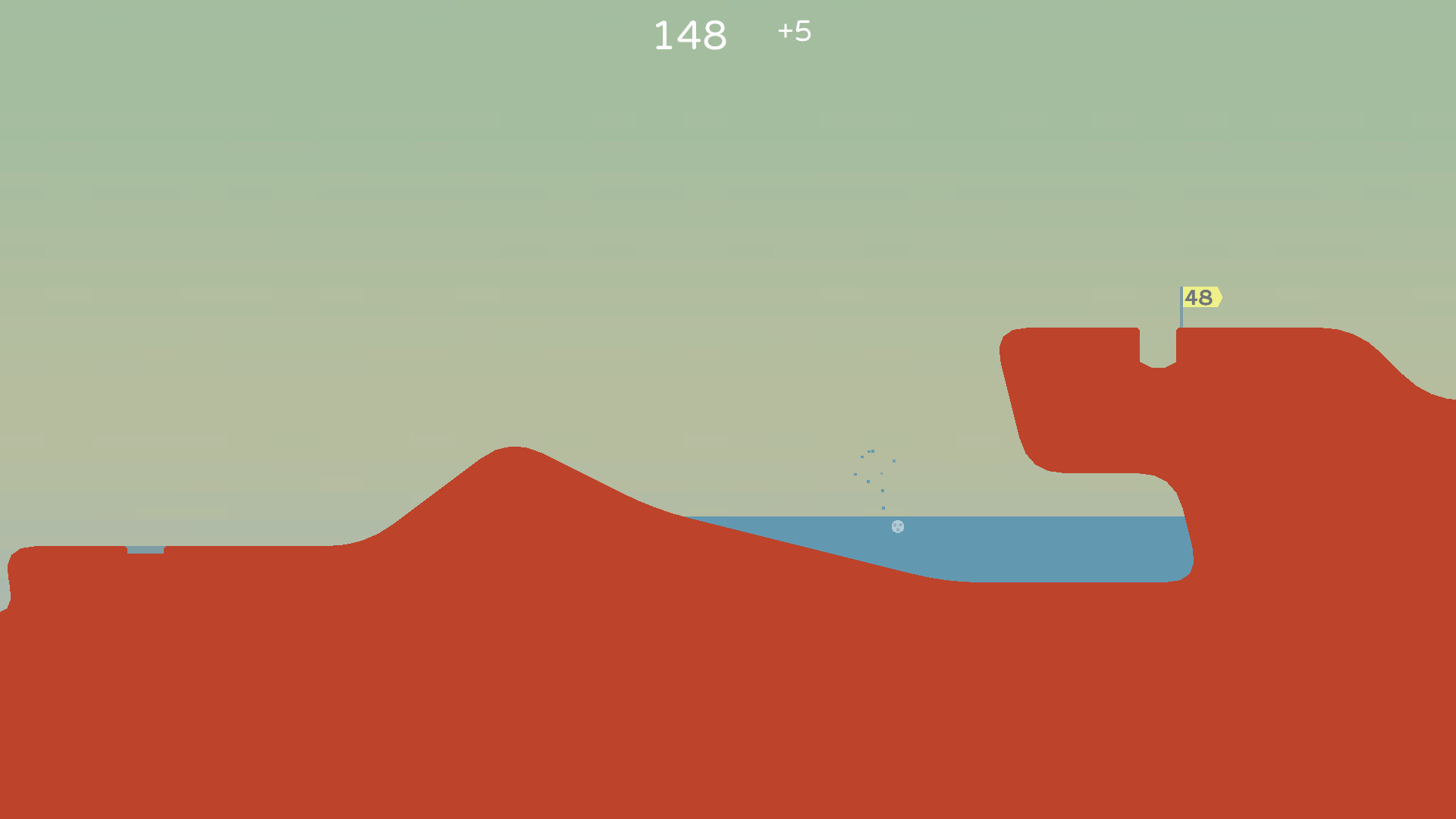1456x819 pixels.
Task: Click the number 48 on the flag
Action: [1200, 297]
